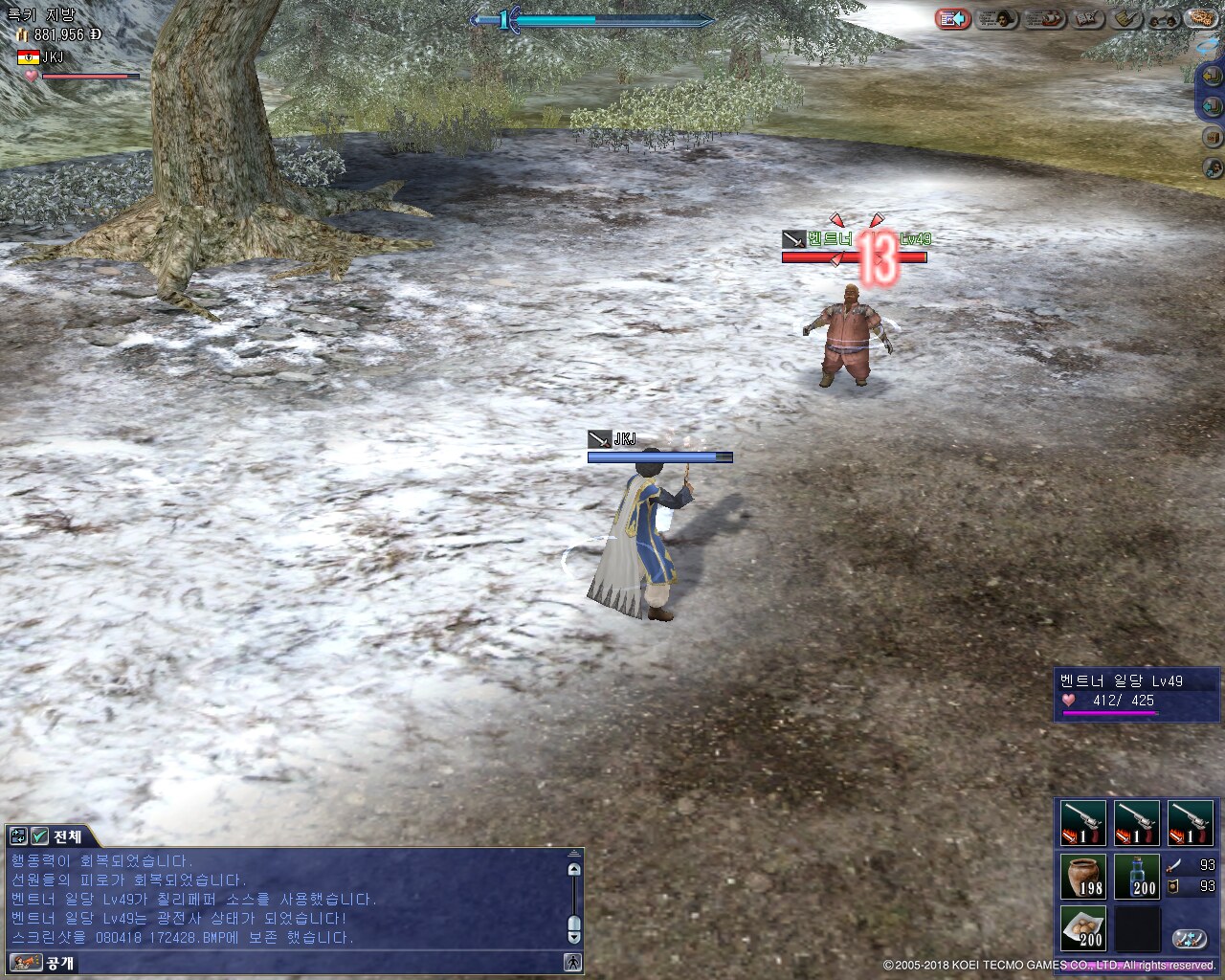
Task: Click the yellow arrow side panel button
Action: [x=1212, y=78]
